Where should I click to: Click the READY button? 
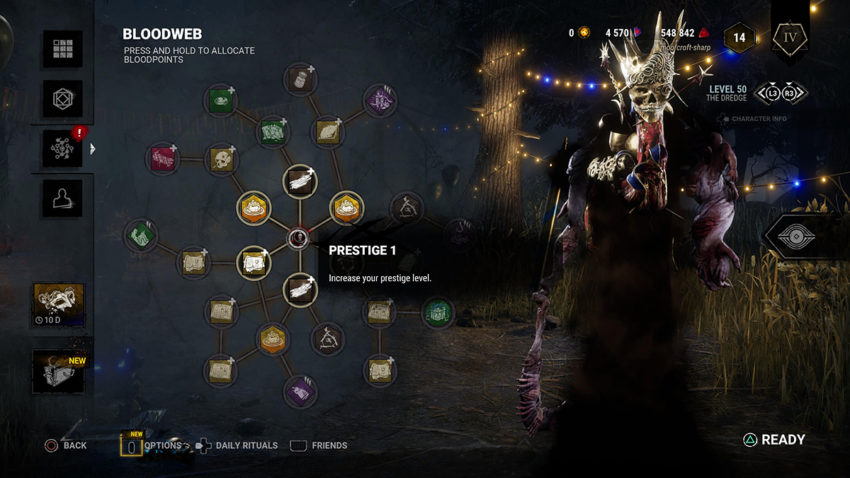pos(774,440)
